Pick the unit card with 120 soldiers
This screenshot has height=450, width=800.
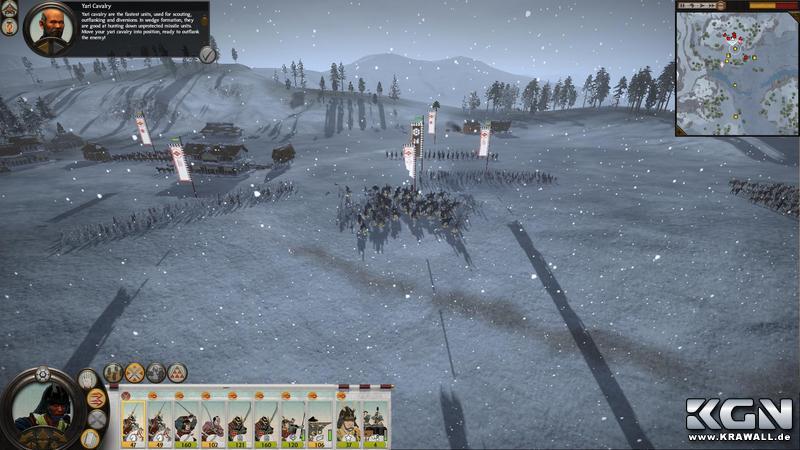pyautogui.click(x=293, y=422)
